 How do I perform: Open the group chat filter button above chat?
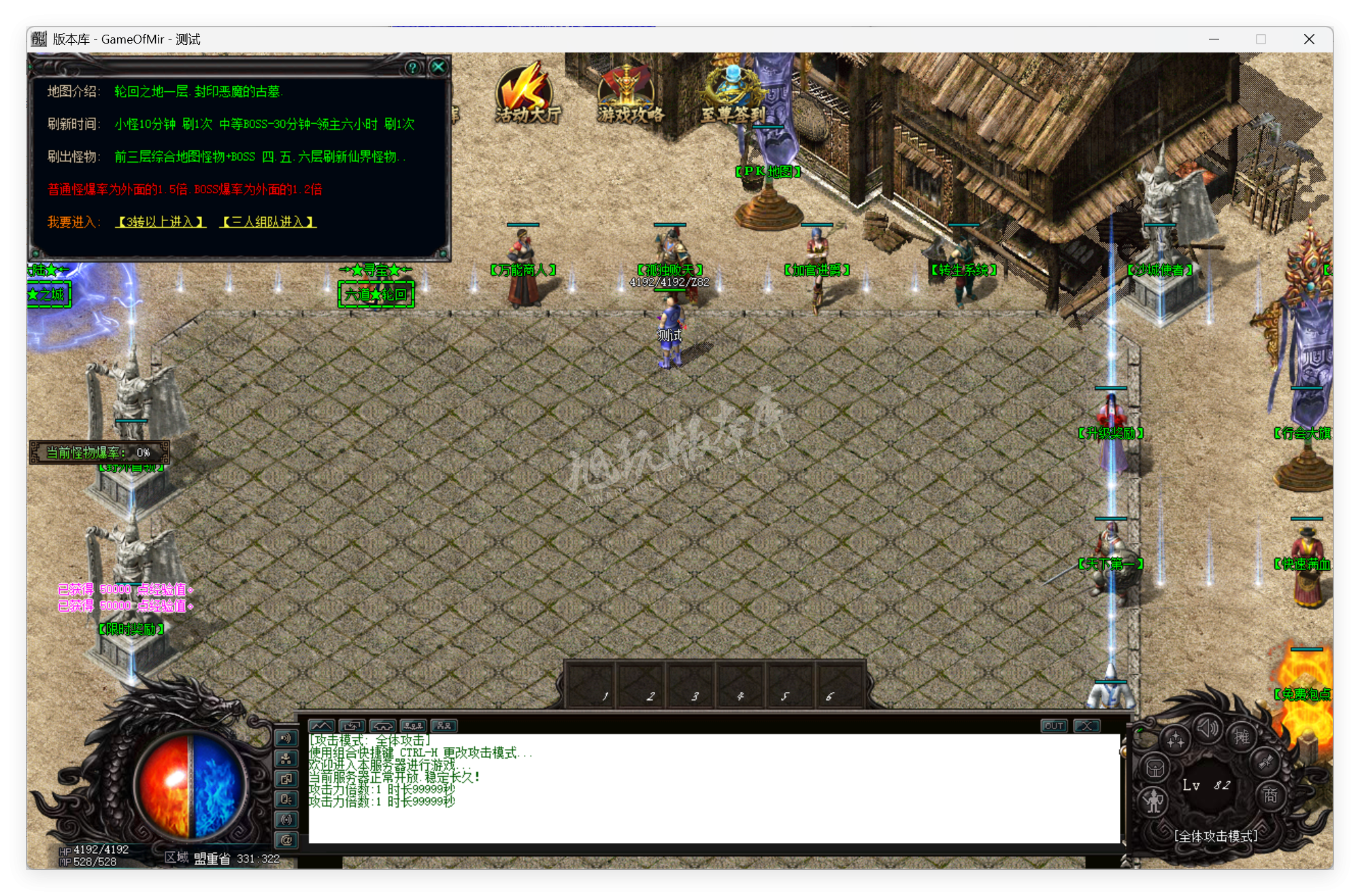click(413, 726)
